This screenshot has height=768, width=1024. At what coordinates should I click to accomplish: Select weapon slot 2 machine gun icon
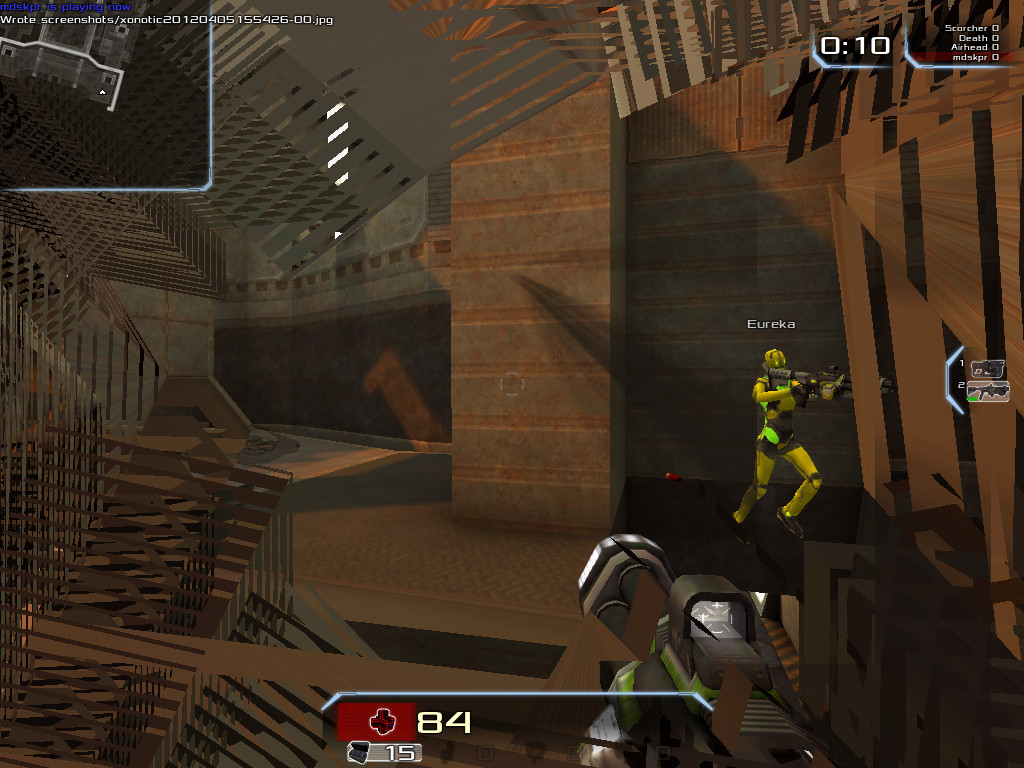pyautogui.click(x=988, y=391)
